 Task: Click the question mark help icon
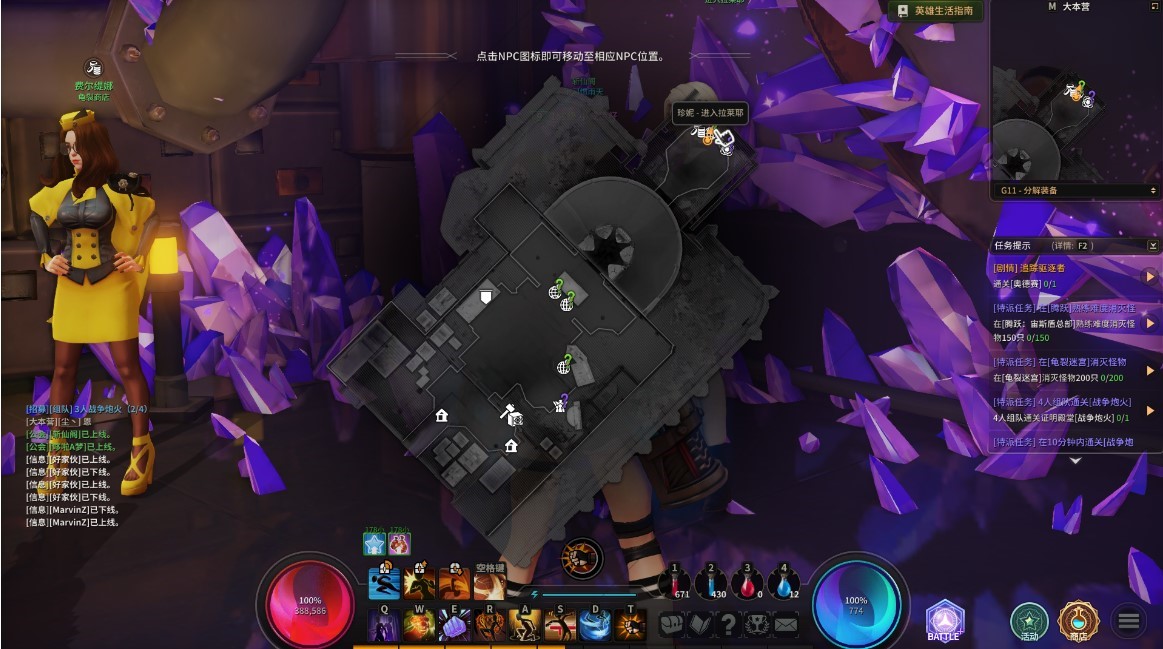729,625
